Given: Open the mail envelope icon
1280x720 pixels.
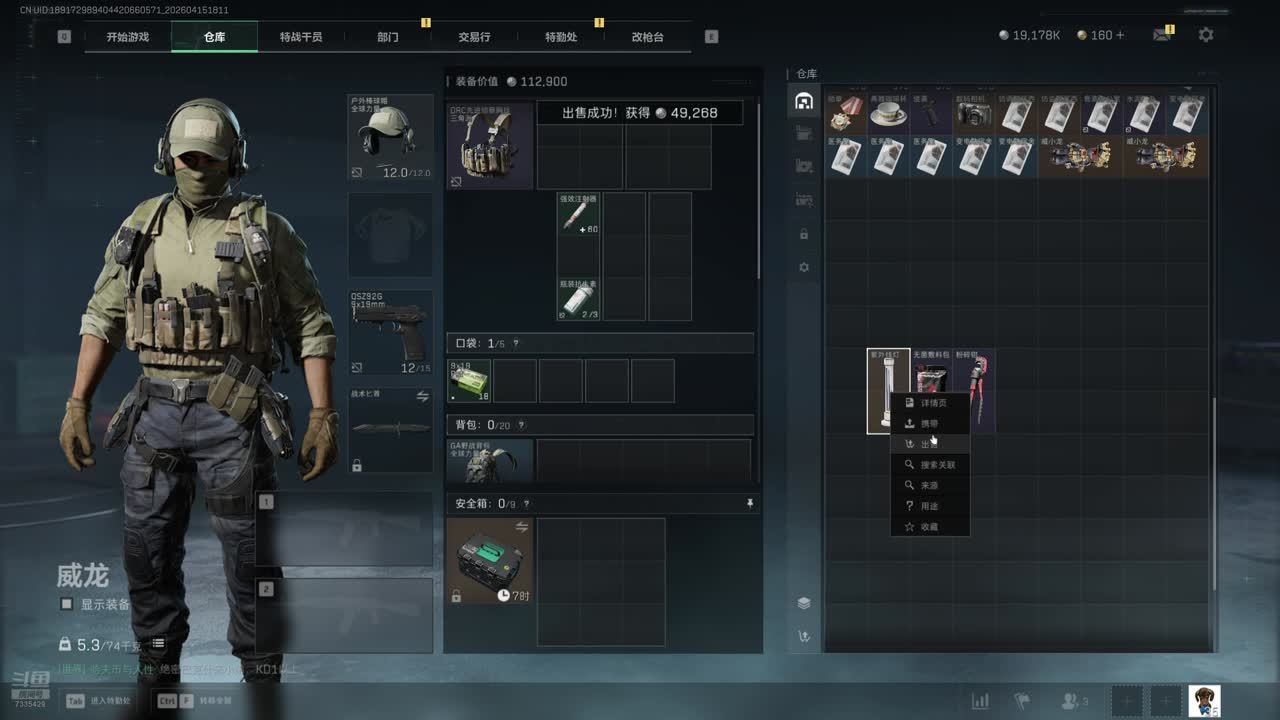Looking at the screenshot, I should tap(1162, 35).
